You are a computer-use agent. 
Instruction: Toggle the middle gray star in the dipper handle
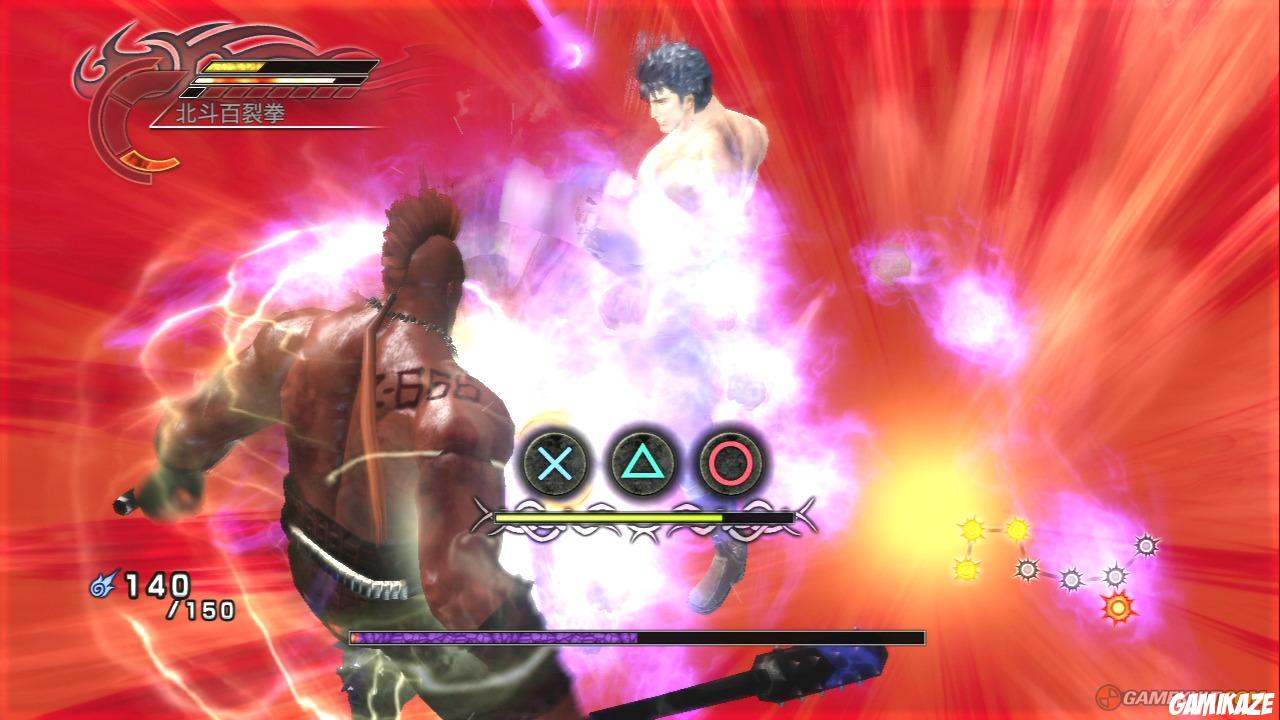pyautogui.click(x=1072, y=579)
